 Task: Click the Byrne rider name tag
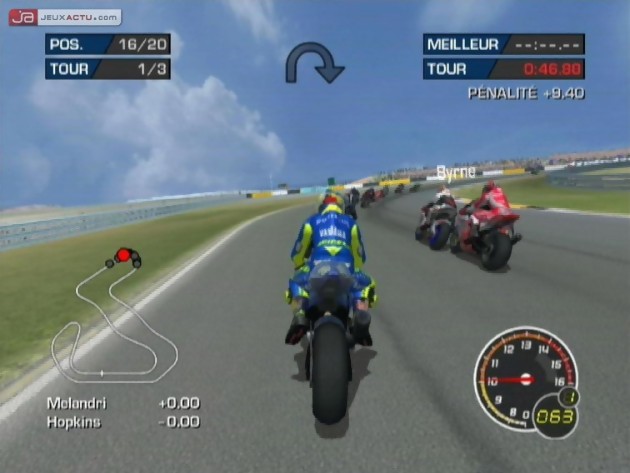(x=455, y=172)
